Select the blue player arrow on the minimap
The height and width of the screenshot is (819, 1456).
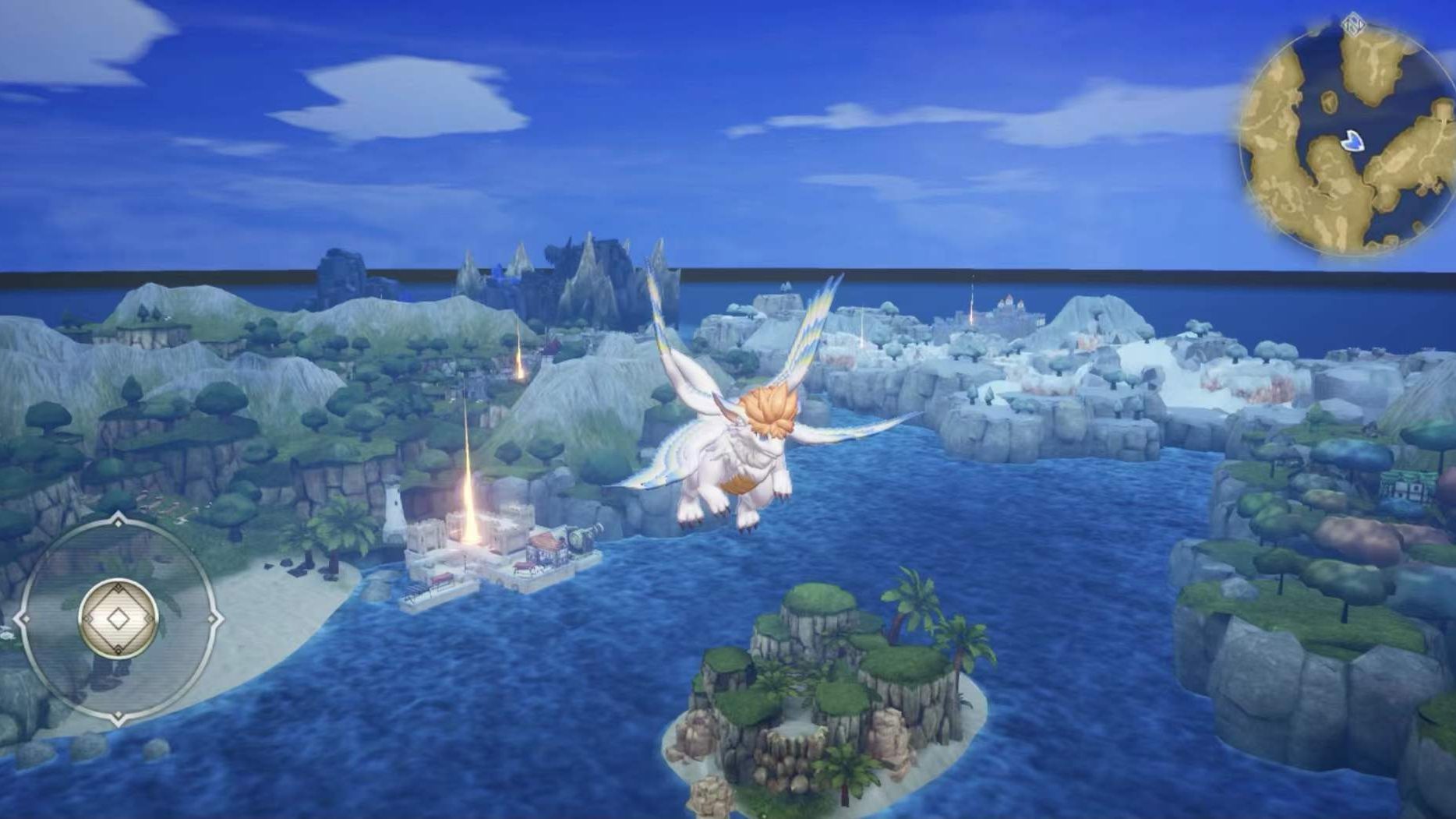pos(1353,140)
